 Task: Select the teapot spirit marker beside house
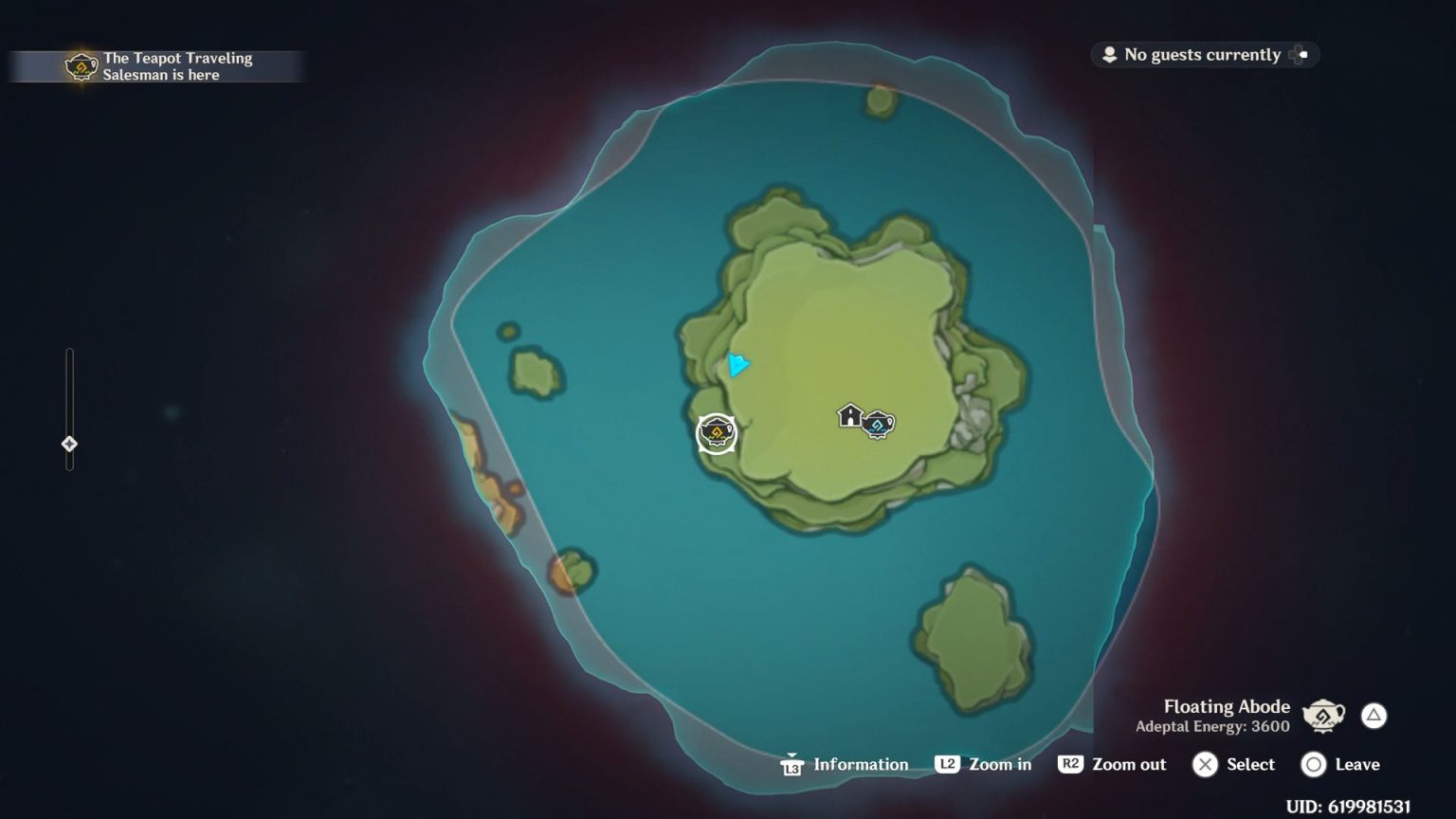click(879, 424)
